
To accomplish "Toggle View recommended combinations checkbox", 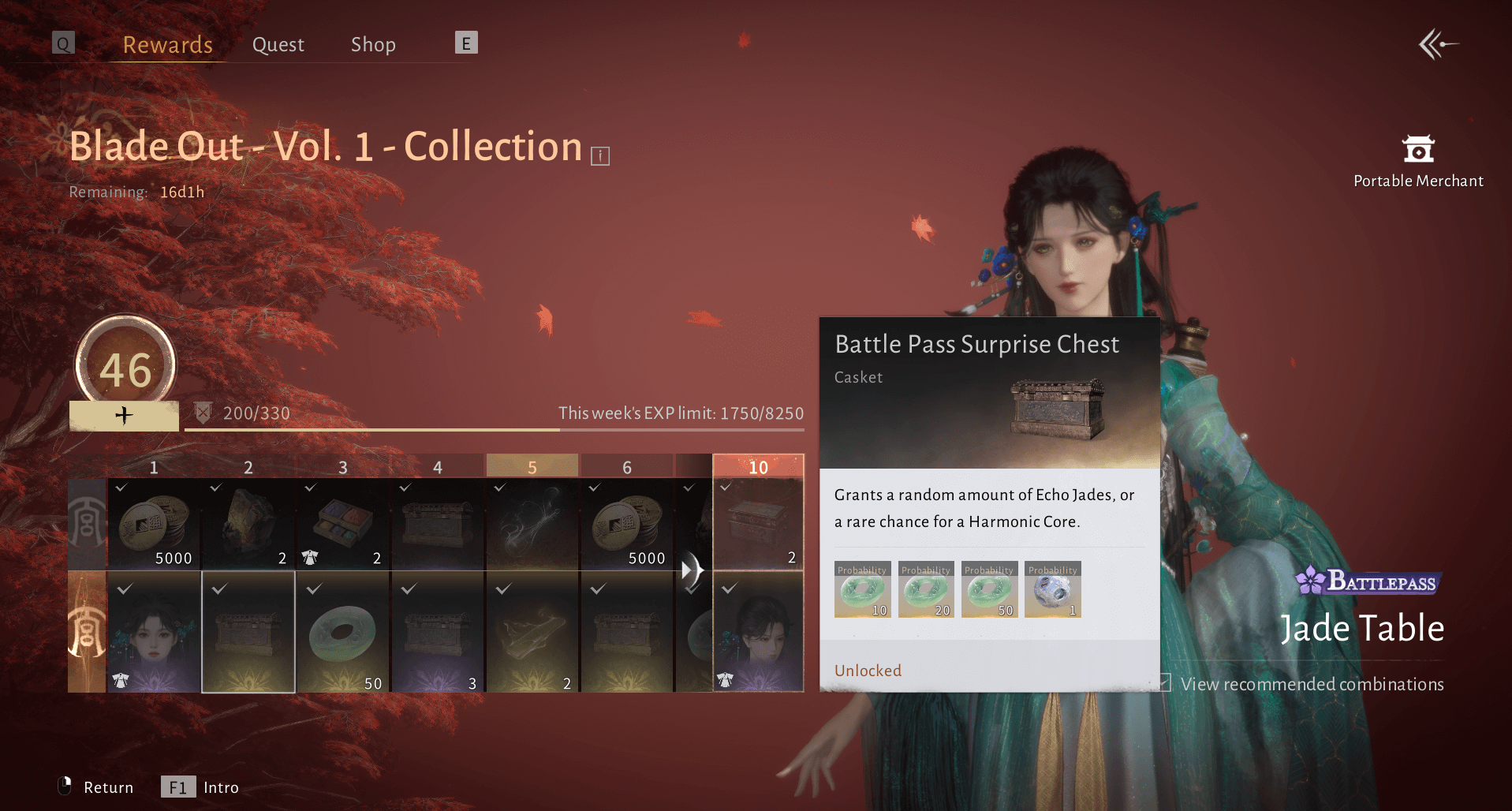I will pyautogui.click(x=1164, y=683).
